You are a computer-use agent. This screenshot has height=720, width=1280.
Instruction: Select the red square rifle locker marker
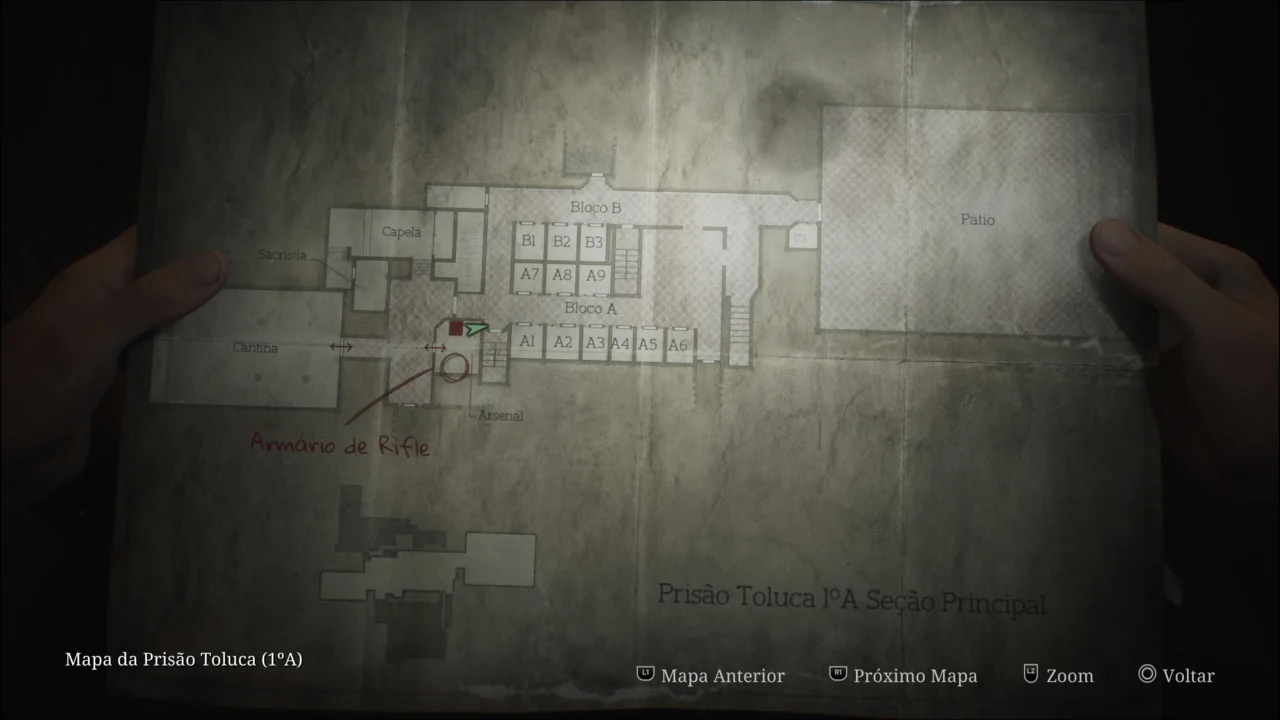click(x=456, y=327)
